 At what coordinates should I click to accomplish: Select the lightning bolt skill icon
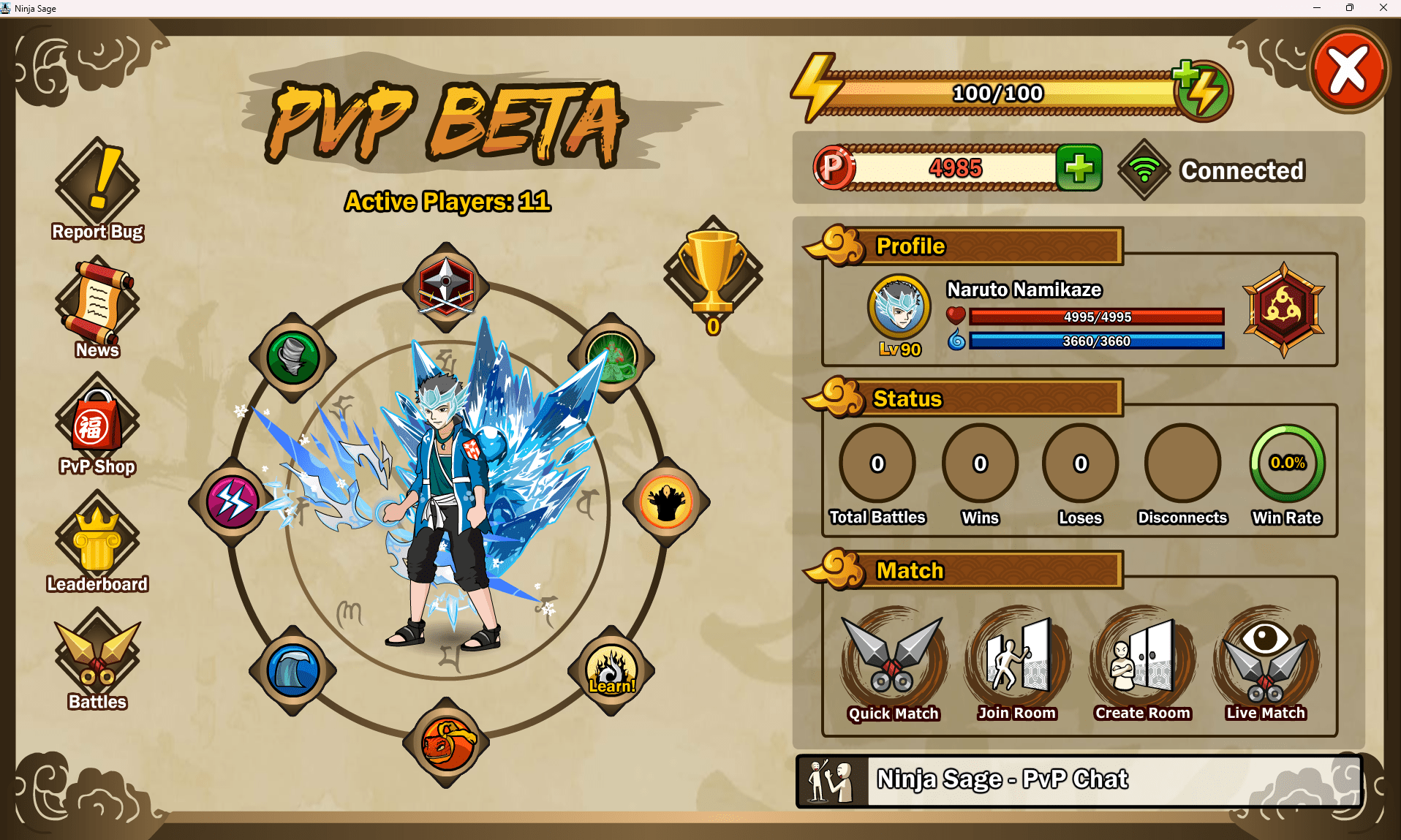point(233,502)
